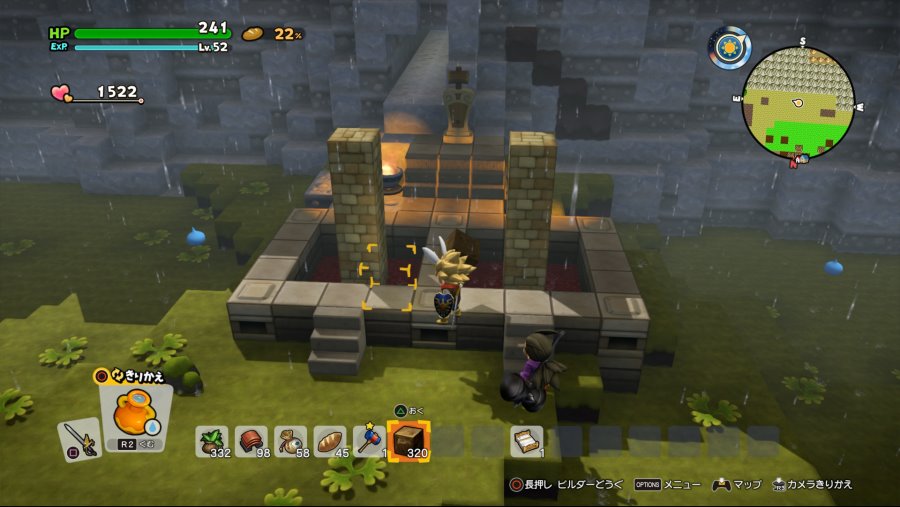This screenshot has height=507, width=900.
Task: Click the sun day-night clock icon
Action: click(x=729, y=47)
